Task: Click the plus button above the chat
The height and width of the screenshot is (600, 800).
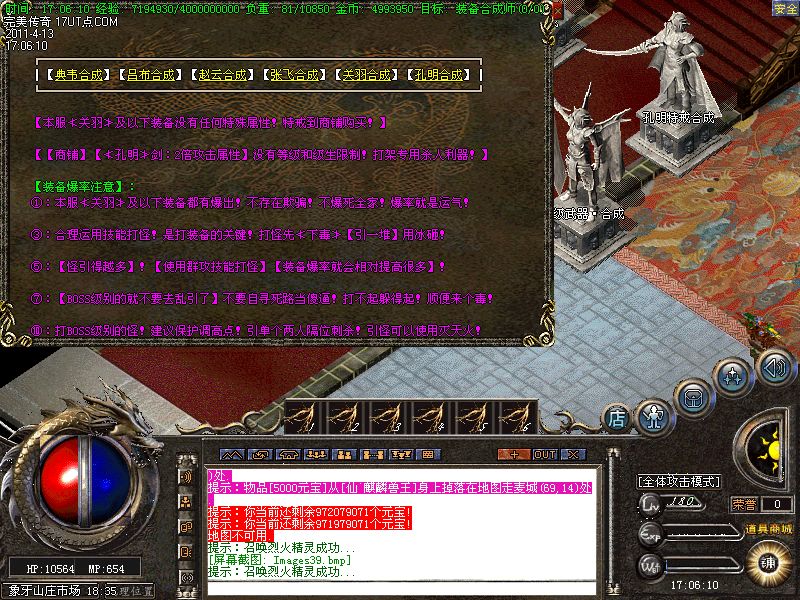Action: 514,454
